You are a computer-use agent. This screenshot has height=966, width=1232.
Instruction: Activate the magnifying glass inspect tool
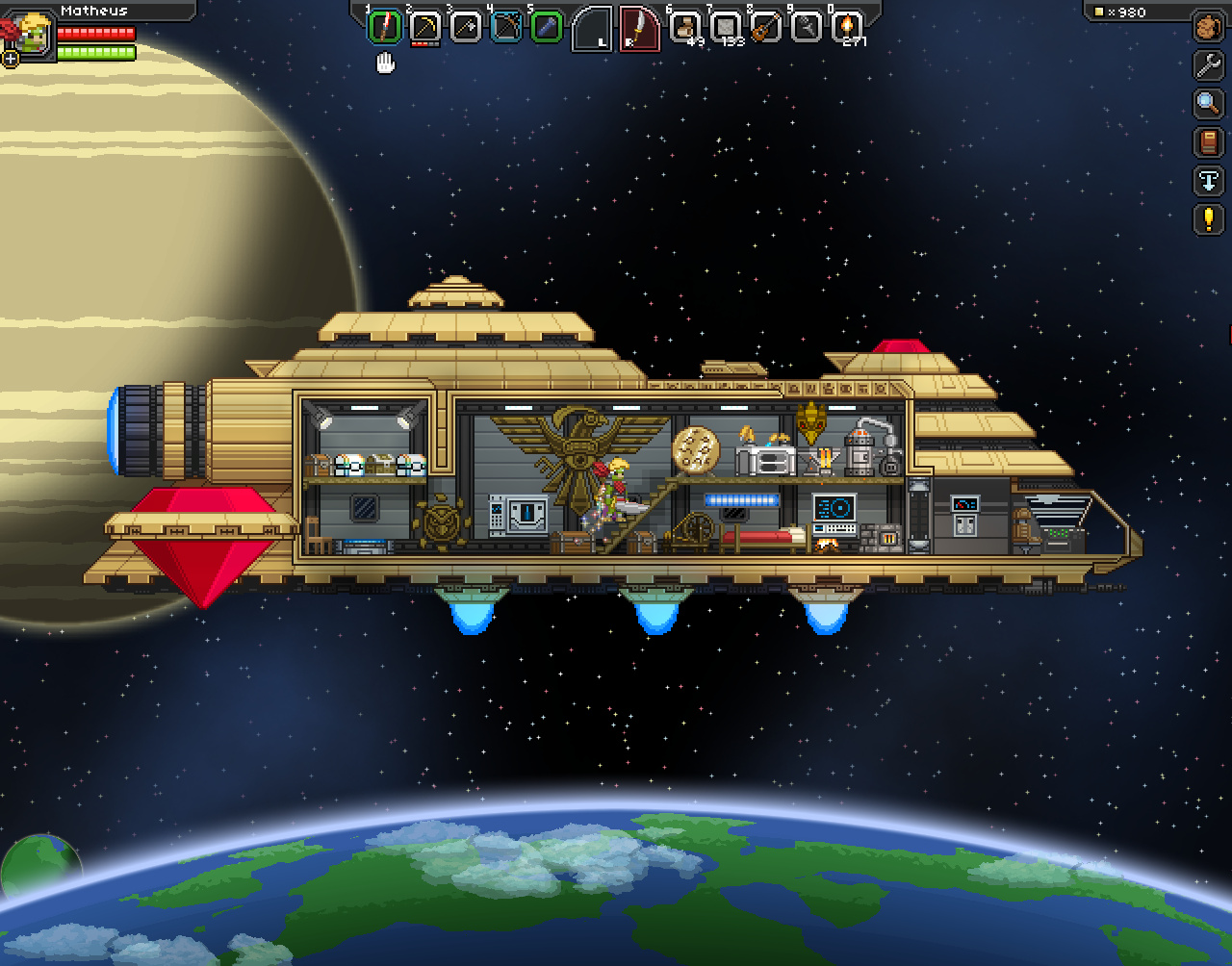pyautogui.click(x=1208, y=104)
